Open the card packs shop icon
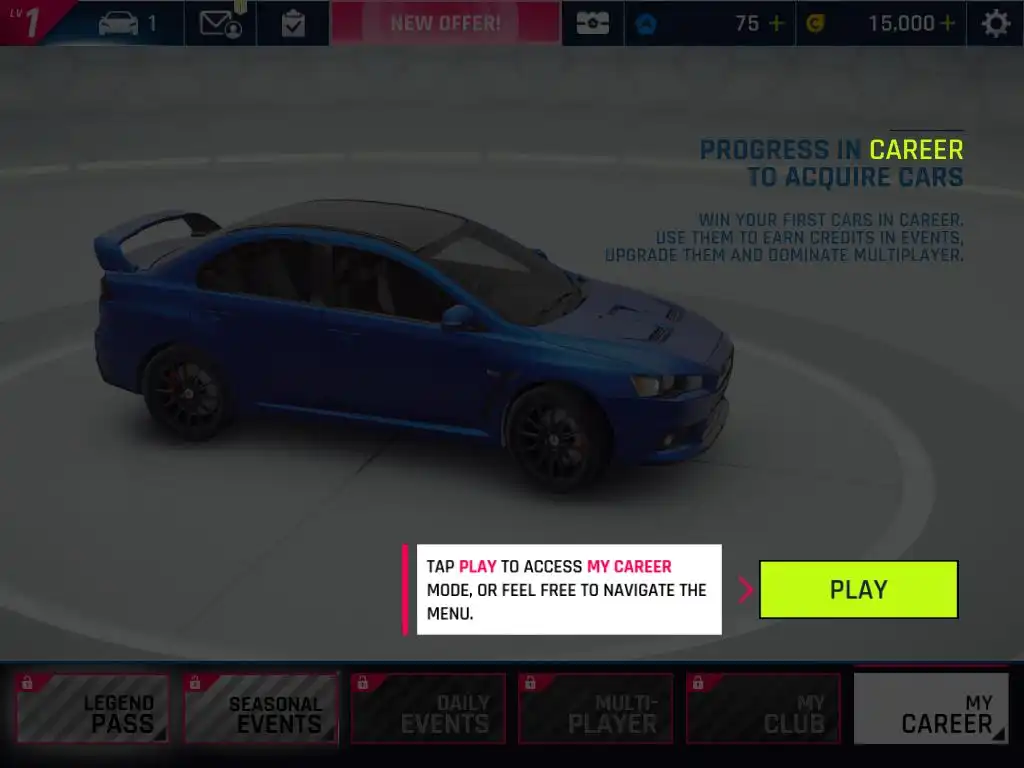 click(592, 23)
